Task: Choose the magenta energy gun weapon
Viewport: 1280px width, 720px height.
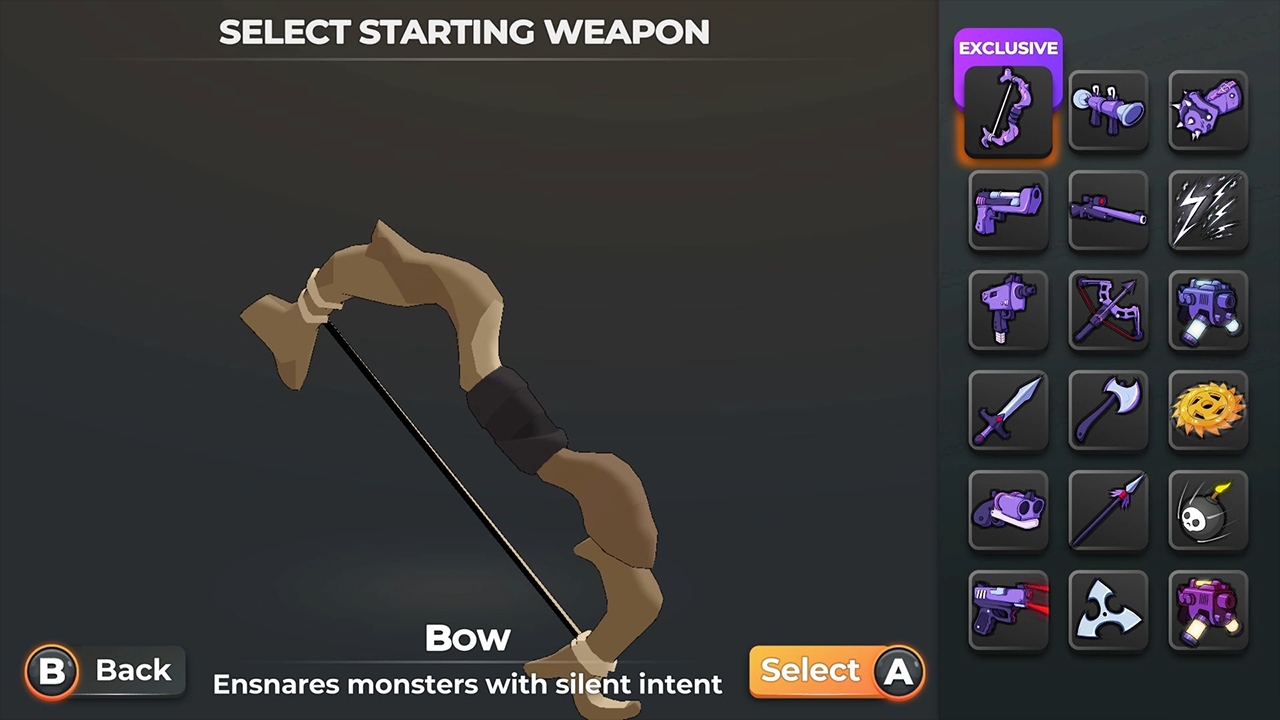Action: (x=1208, y=610)
